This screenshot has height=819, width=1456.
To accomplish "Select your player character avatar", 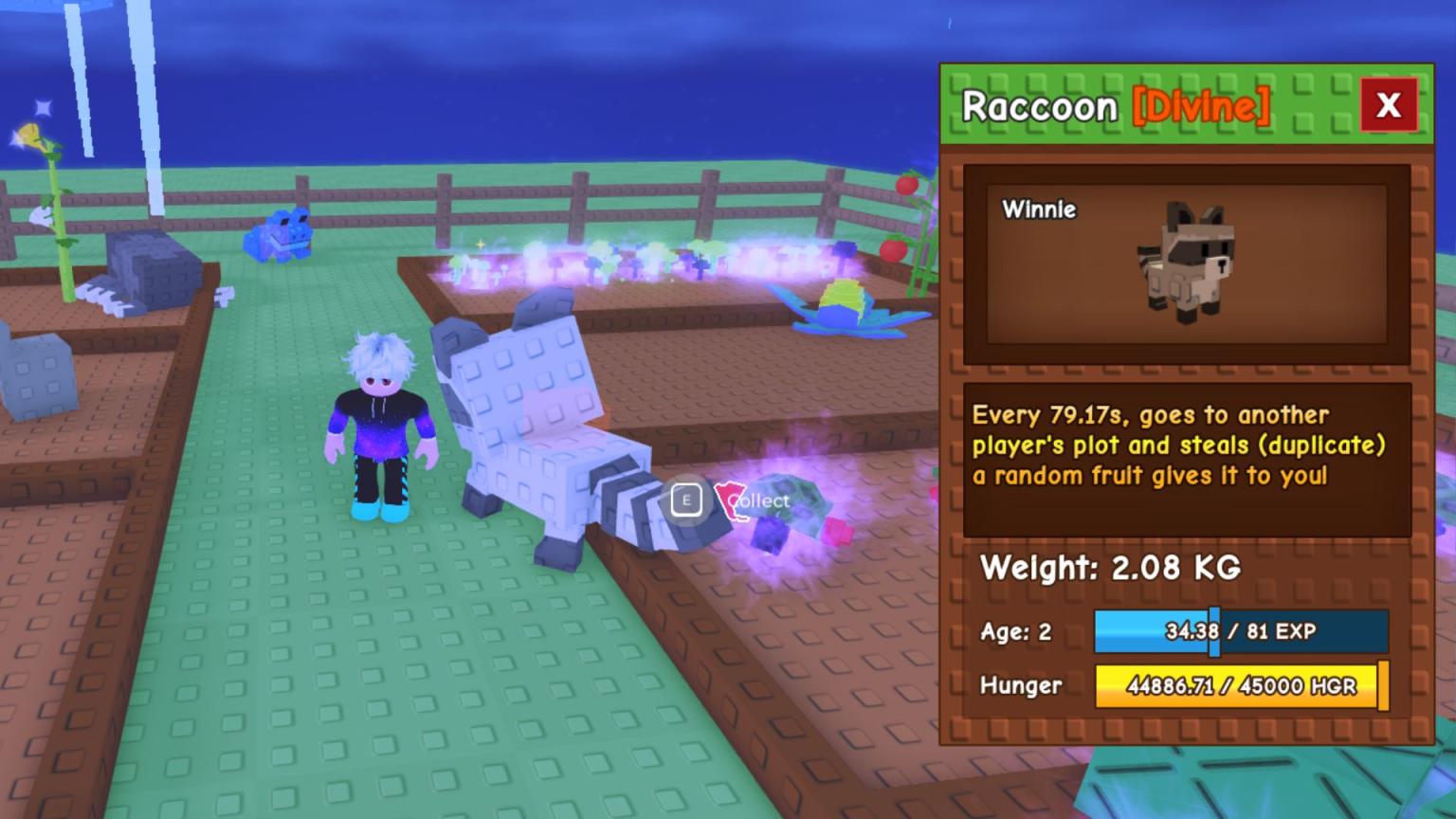I will 383,427.
